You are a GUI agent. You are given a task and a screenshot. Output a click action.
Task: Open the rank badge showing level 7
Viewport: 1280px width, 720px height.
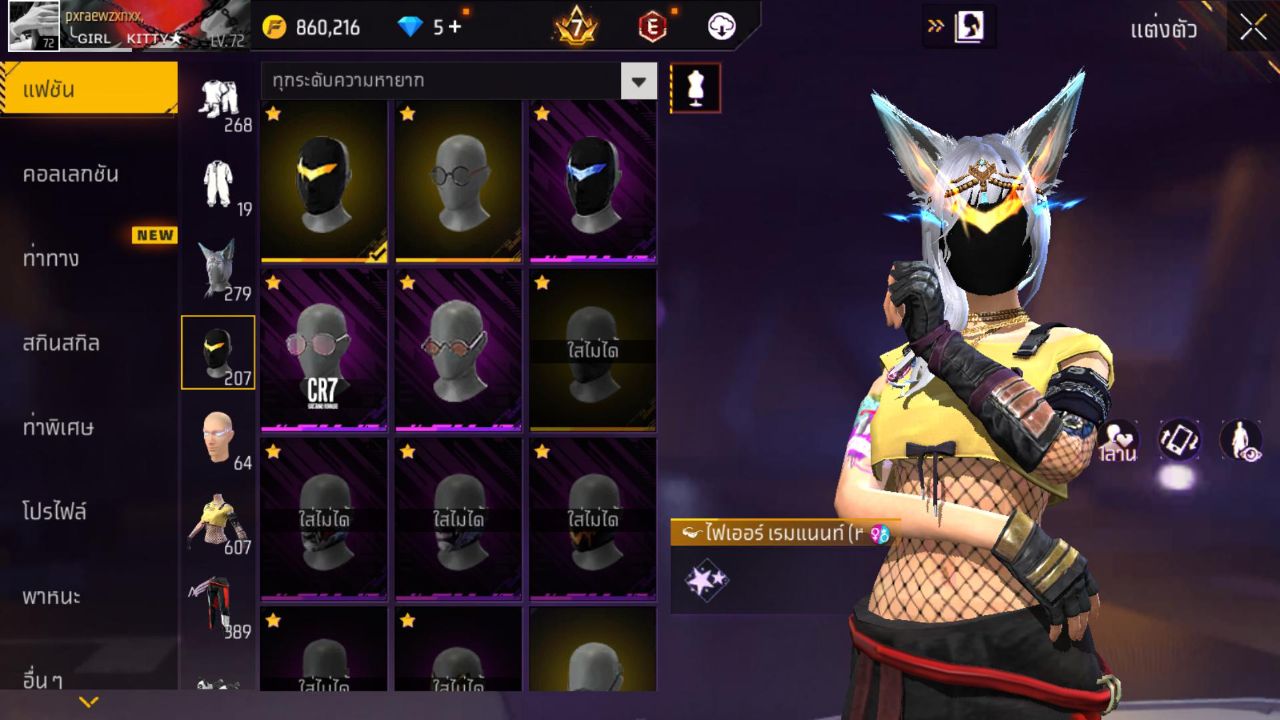click(575, 27)
